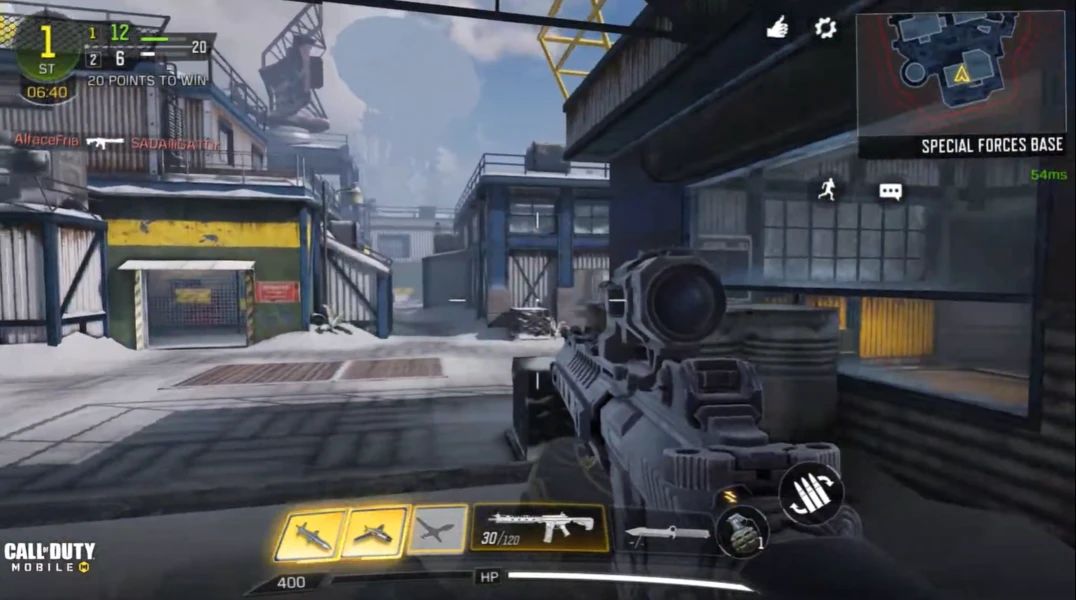Reload using the bullets reload button
1076x600 pixels.
[x=811, y=493]
